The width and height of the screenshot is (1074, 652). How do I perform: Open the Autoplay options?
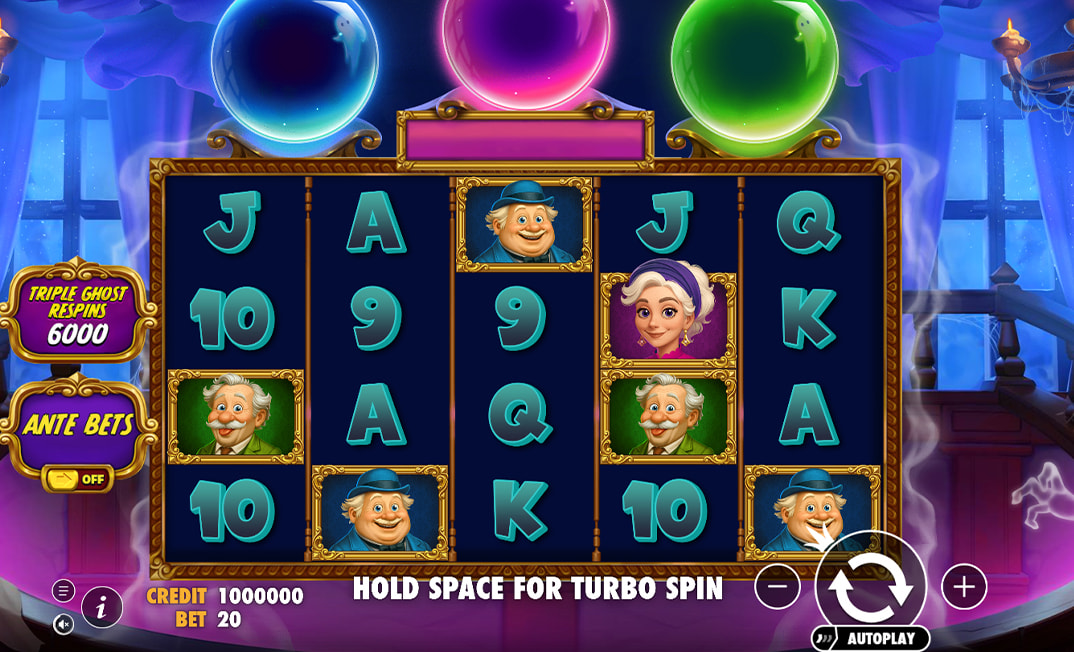(x=872, y=638)
